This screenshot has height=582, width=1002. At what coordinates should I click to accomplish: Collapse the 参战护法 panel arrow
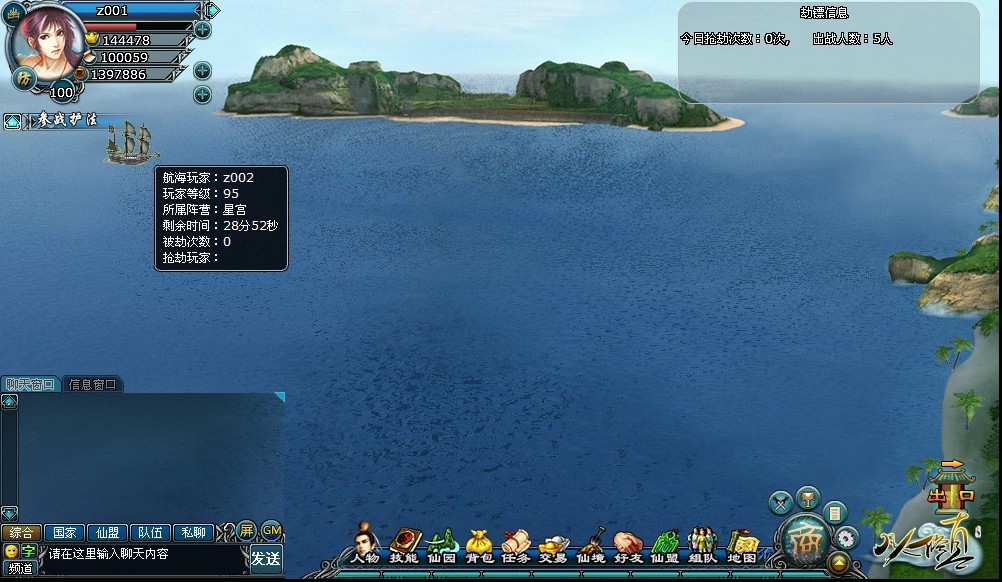click(12, 121)
